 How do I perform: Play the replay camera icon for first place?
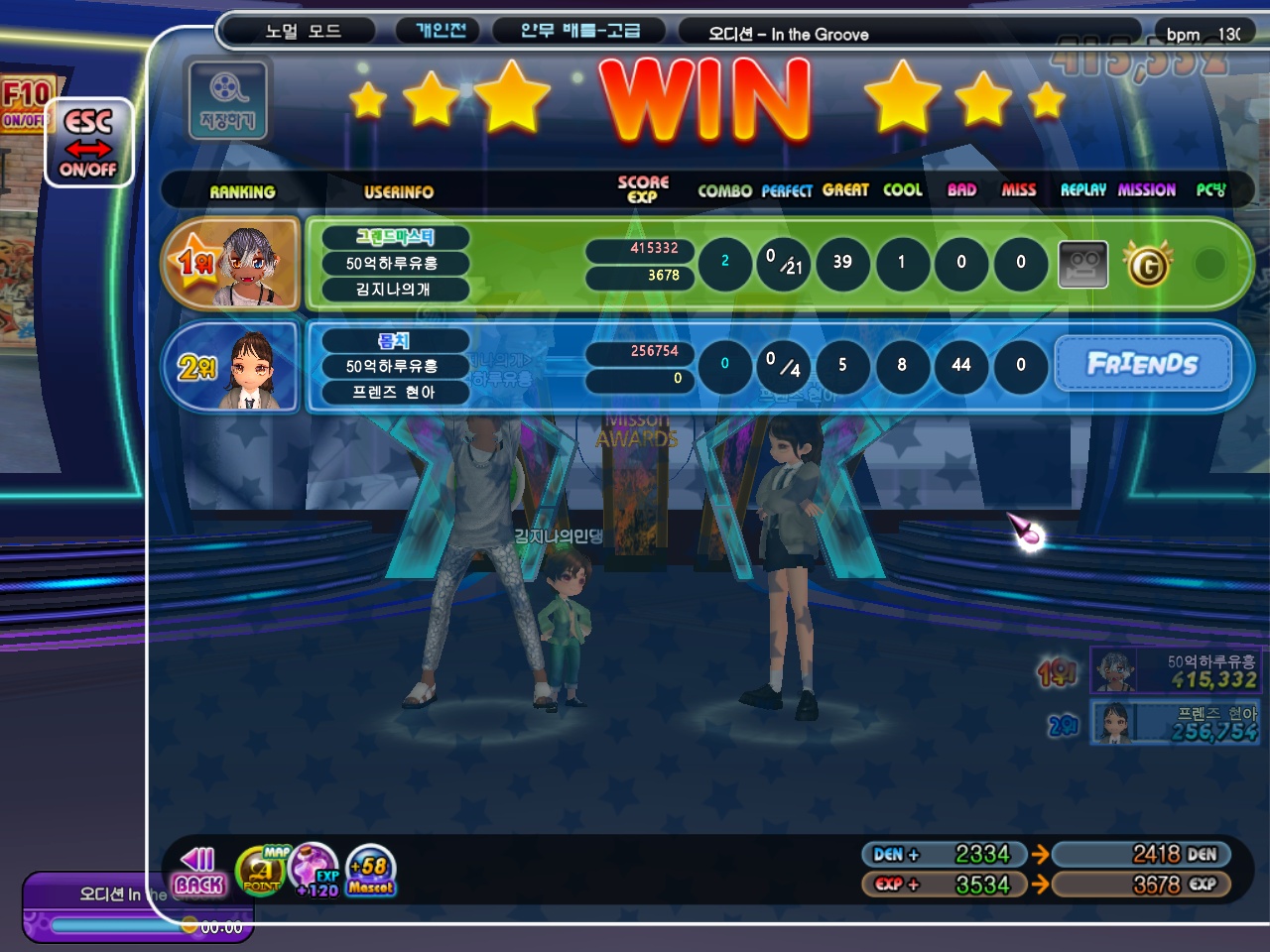pos(1082,264)
